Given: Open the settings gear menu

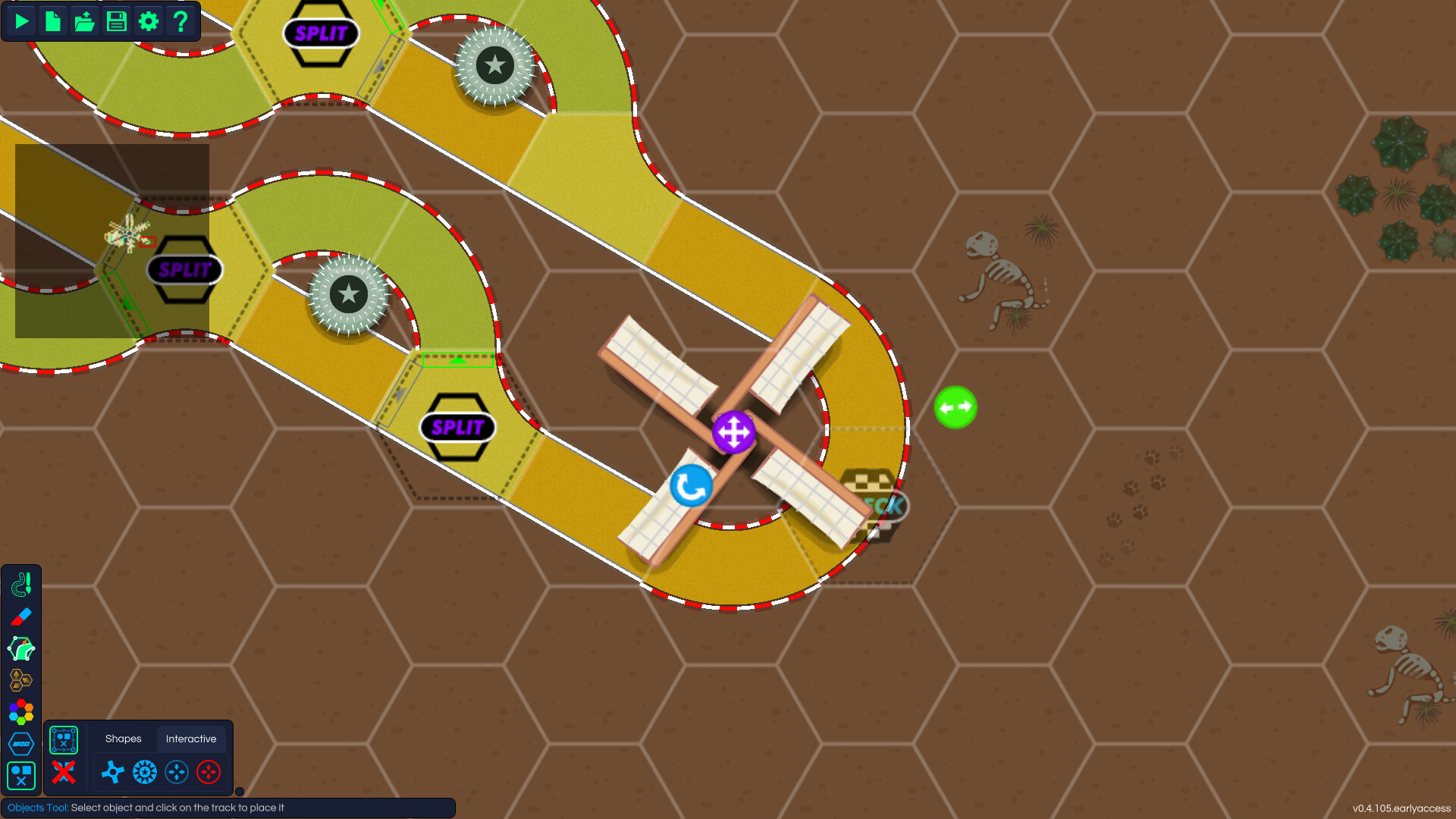Looking at the screenshot, I should [x=149, y=21].
